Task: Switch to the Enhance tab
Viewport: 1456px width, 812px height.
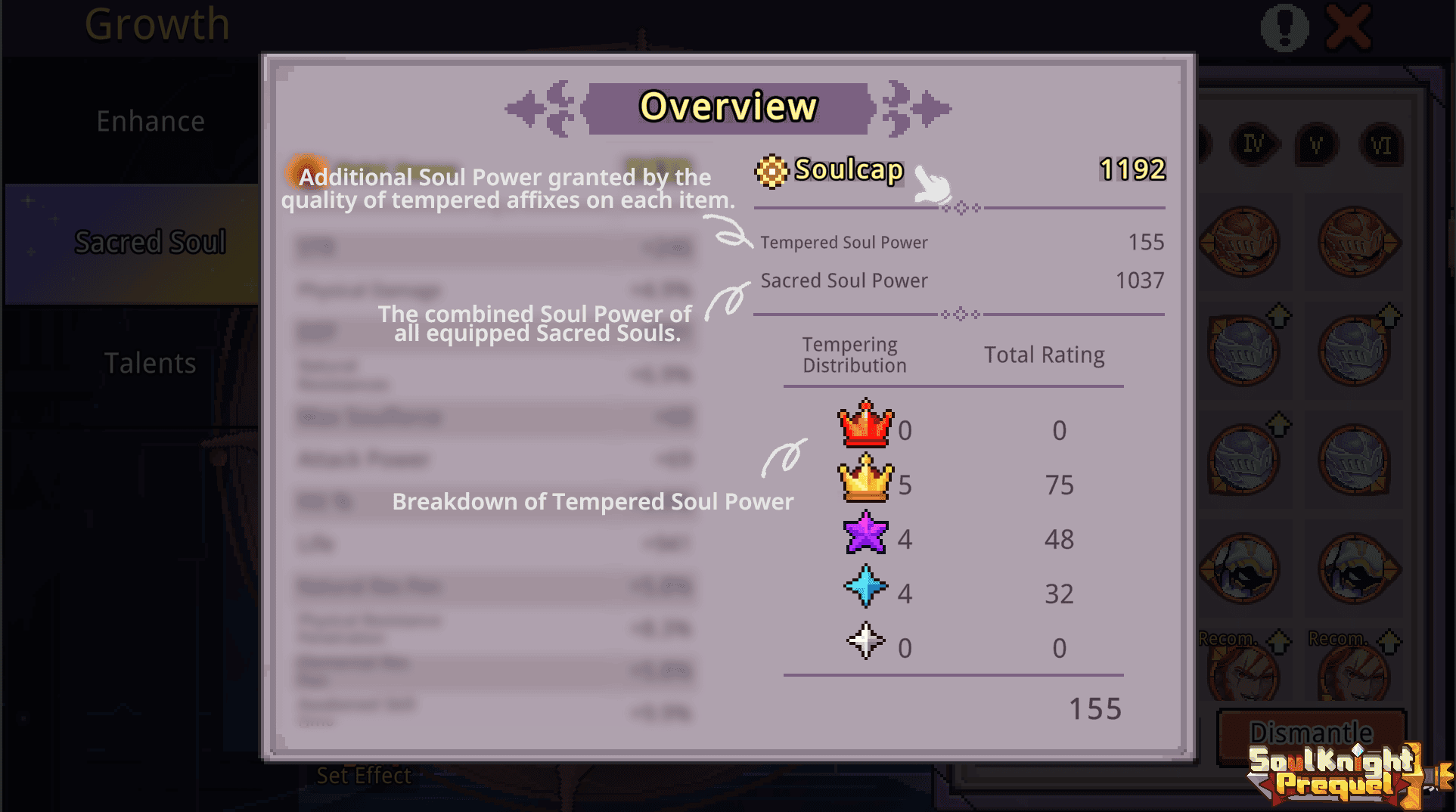Action: point(150,119)
